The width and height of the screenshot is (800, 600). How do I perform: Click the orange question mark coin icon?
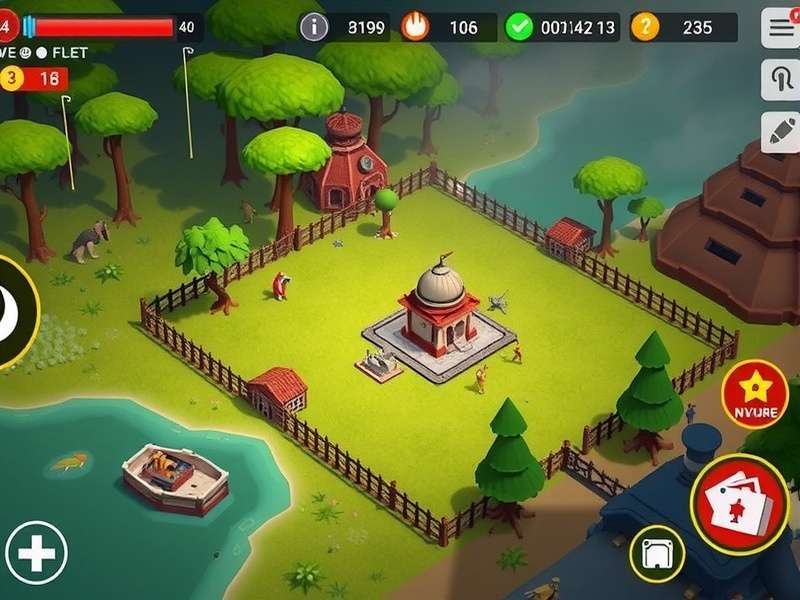coord(646,27)
